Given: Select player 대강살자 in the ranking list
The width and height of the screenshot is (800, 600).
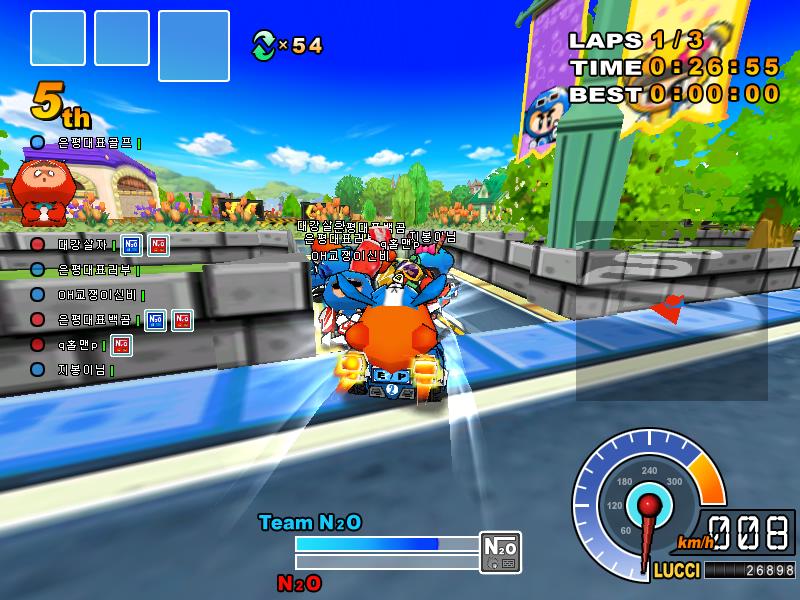Looking at the screenshot, I should pos(82,244).
